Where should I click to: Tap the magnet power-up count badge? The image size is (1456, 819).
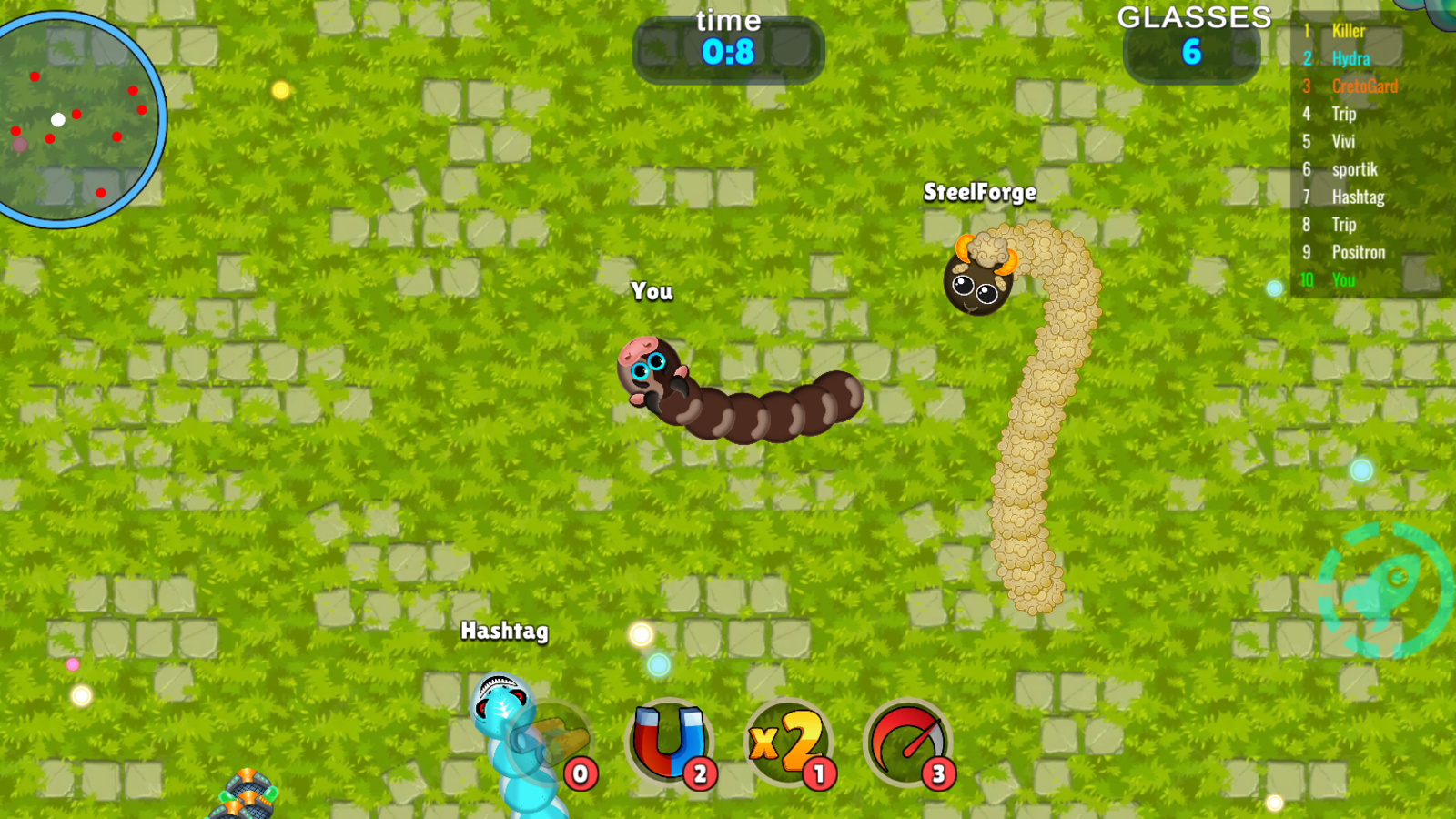tap(698, 774)
